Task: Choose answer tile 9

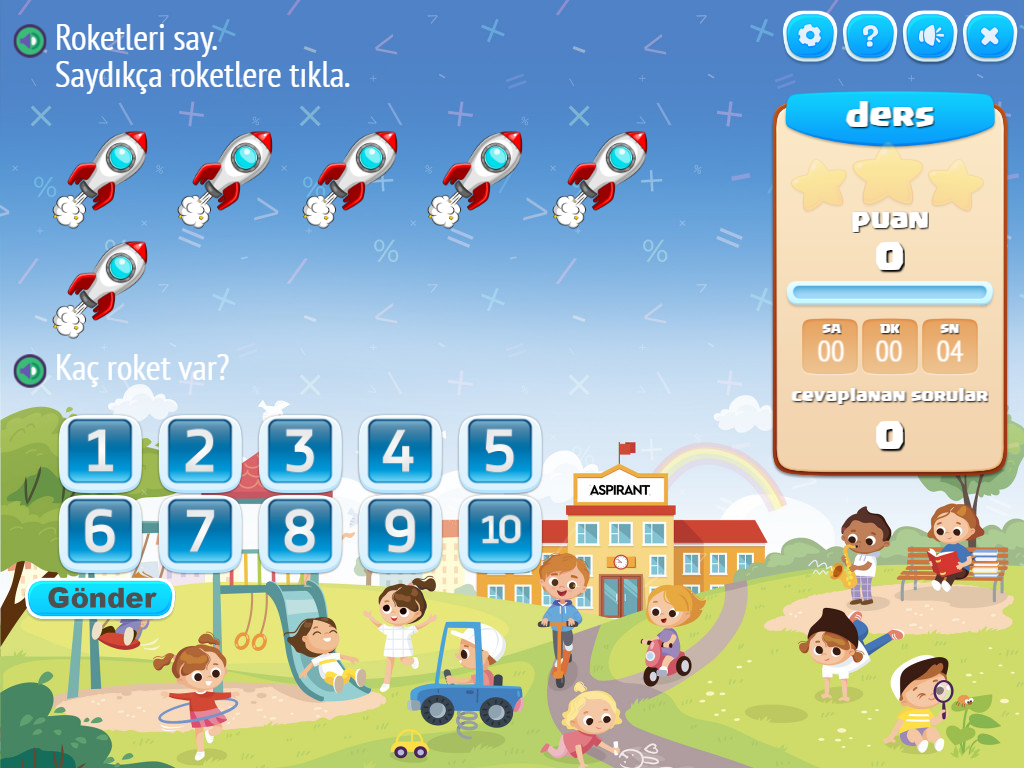Action: click(400, 533)
